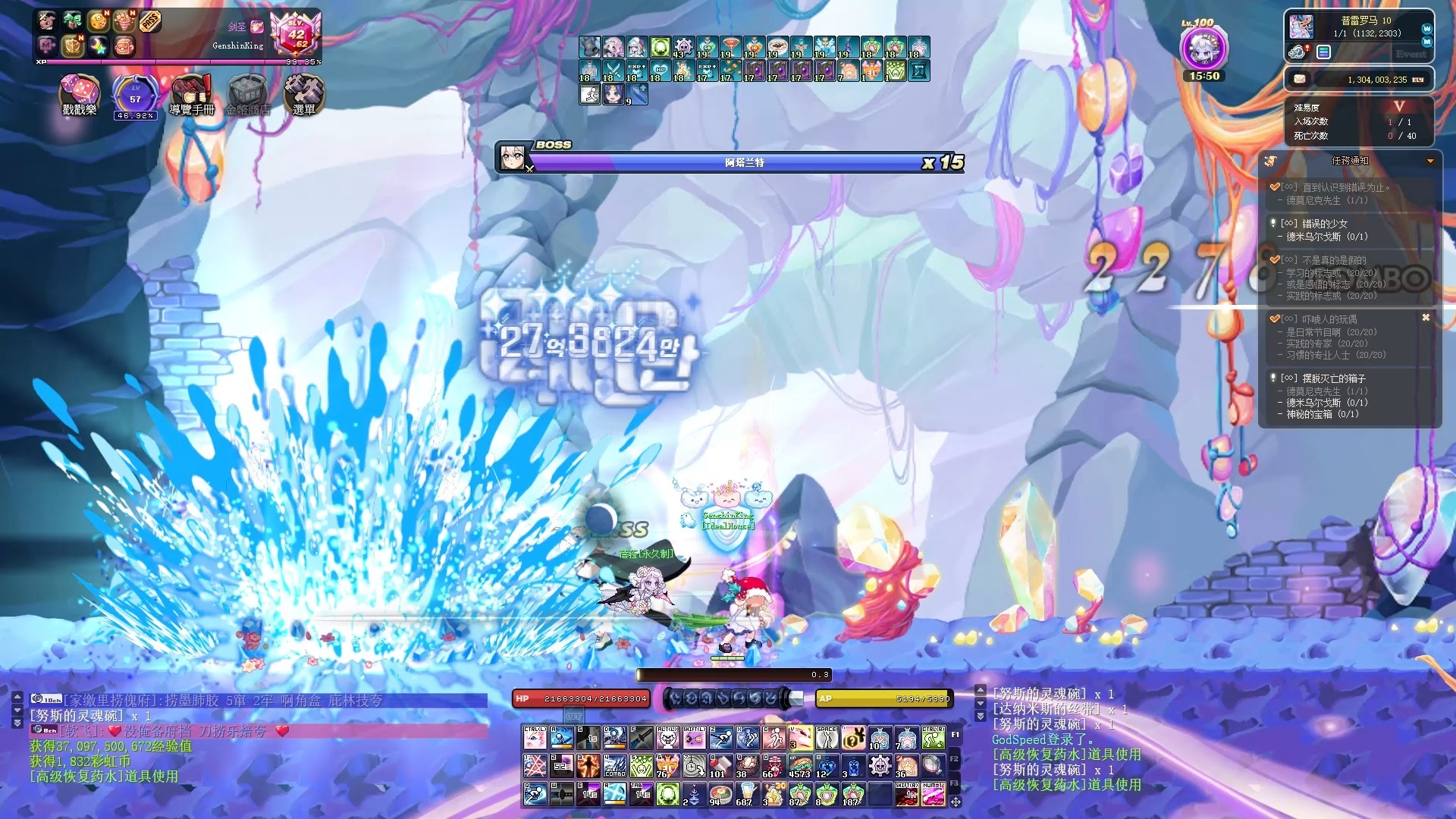The width and height of the screenshot is (1456, 819).
Task: Activate the COMBO skill slot
Action: tap(614, 766)
